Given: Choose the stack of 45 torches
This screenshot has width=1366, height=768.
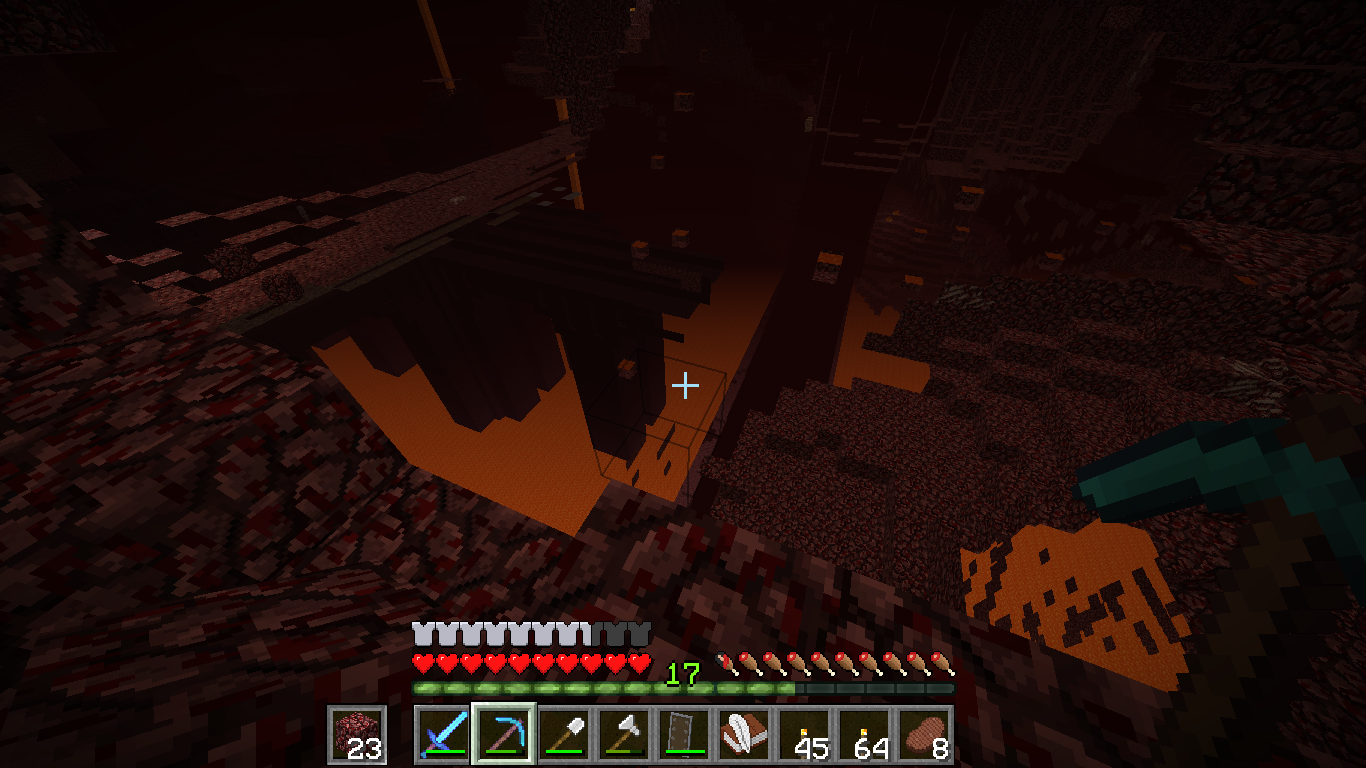Looking at the screenshot, I should pyautogui.click(x=804, y=735).
